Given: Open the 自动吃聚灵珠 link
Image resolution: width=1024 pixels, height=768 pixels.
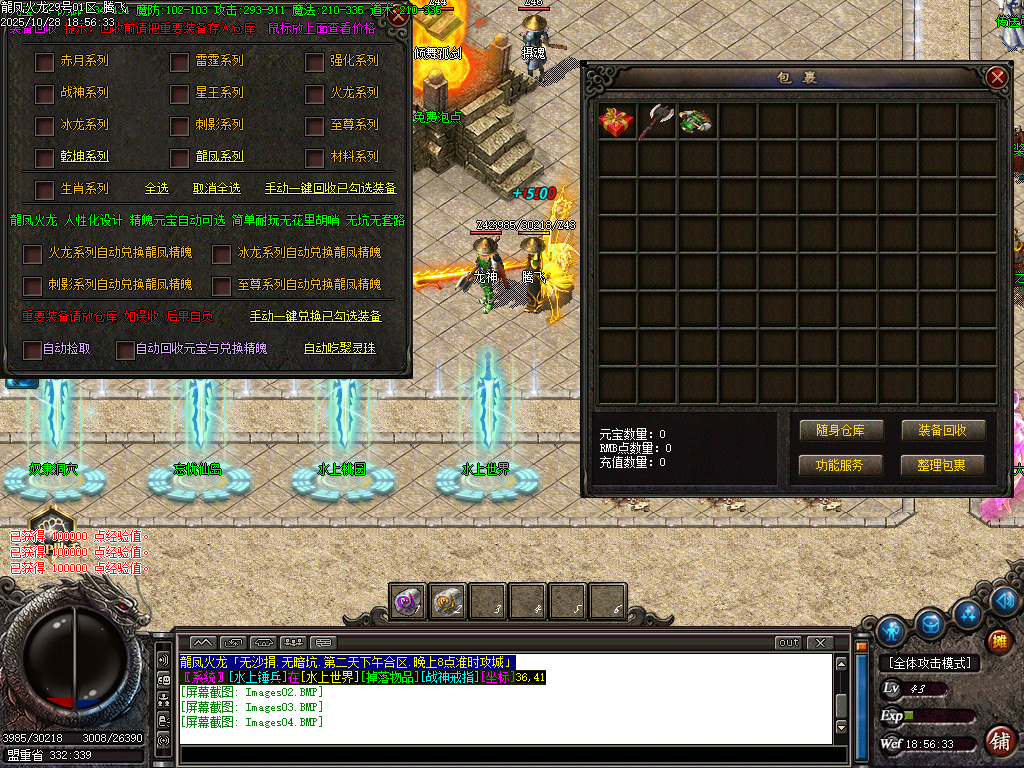Looking at the screenshot, I should point(340,349).
